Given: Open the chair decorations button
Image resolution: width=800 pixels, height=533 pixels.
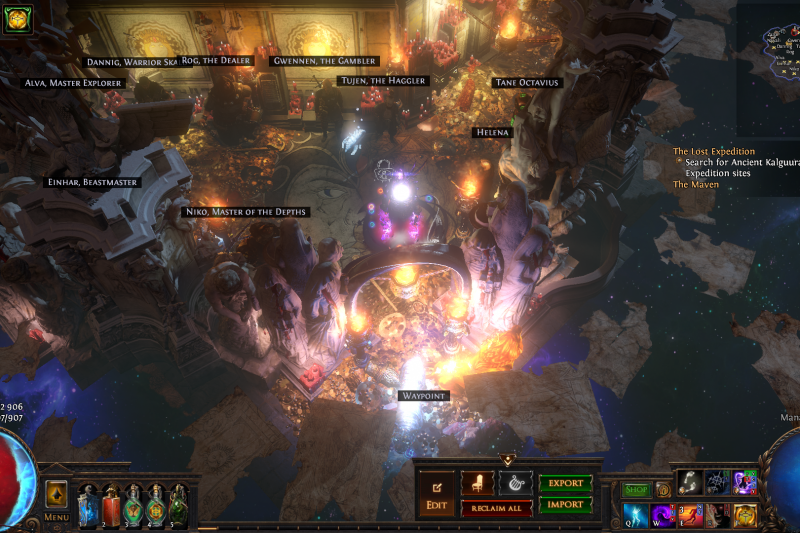Looking at the screenshot, I should click(477, 483).
